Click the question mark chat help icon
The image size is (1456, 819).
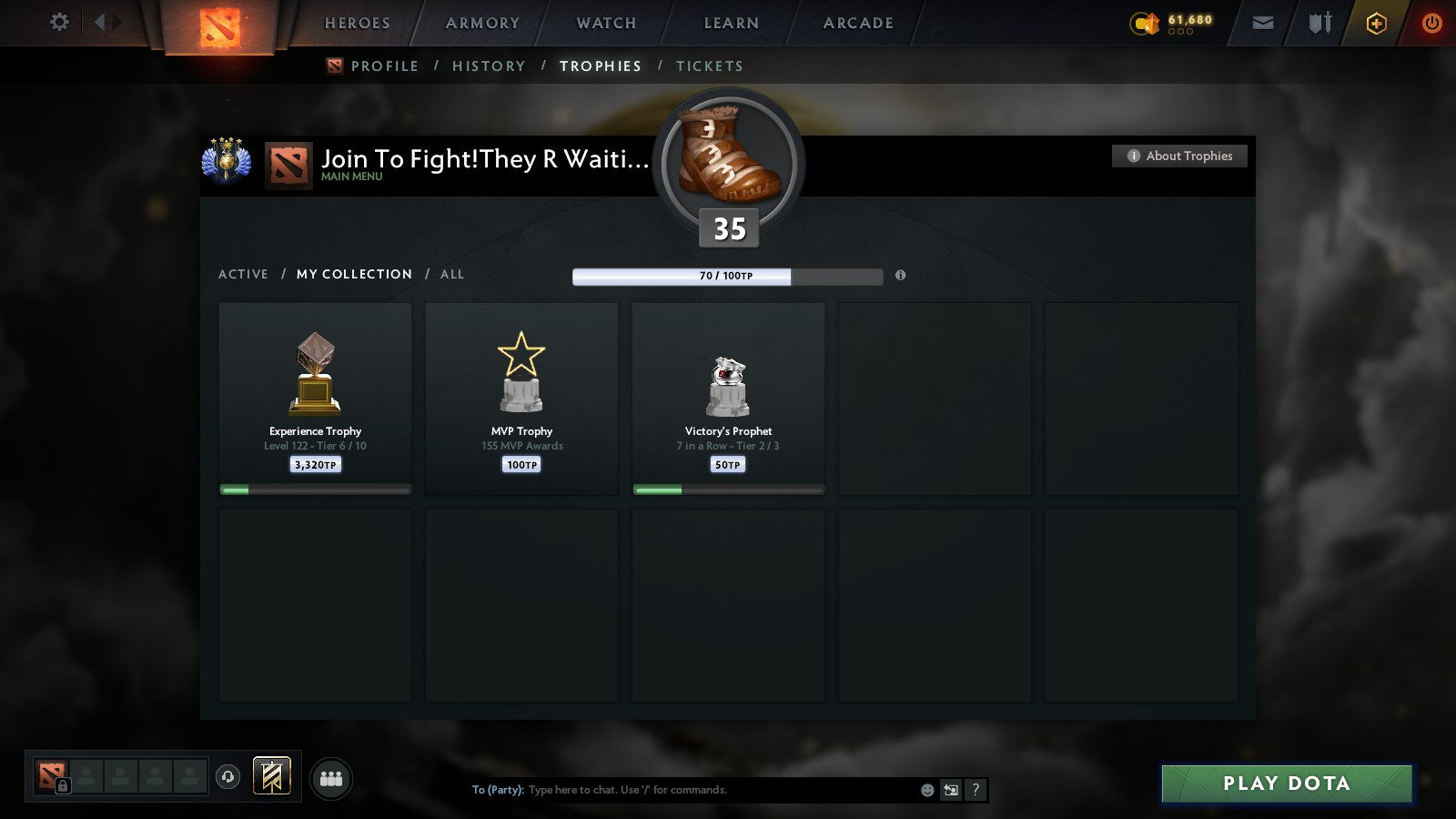[x=976, y=790]
